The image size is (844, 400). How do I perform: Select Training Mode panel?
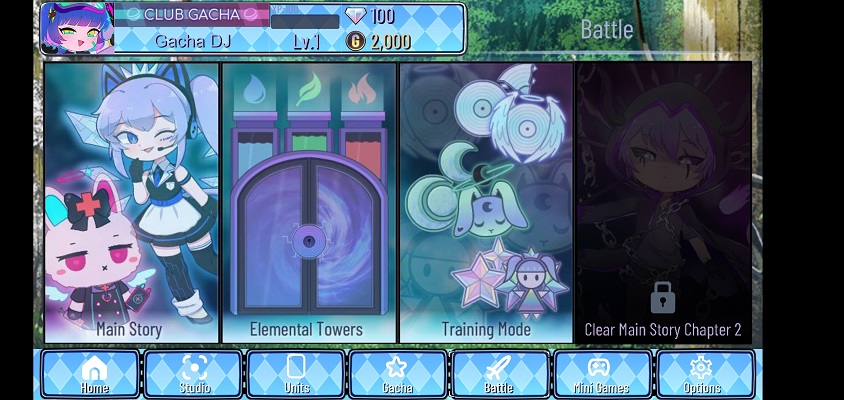click(x=485, y=204)
